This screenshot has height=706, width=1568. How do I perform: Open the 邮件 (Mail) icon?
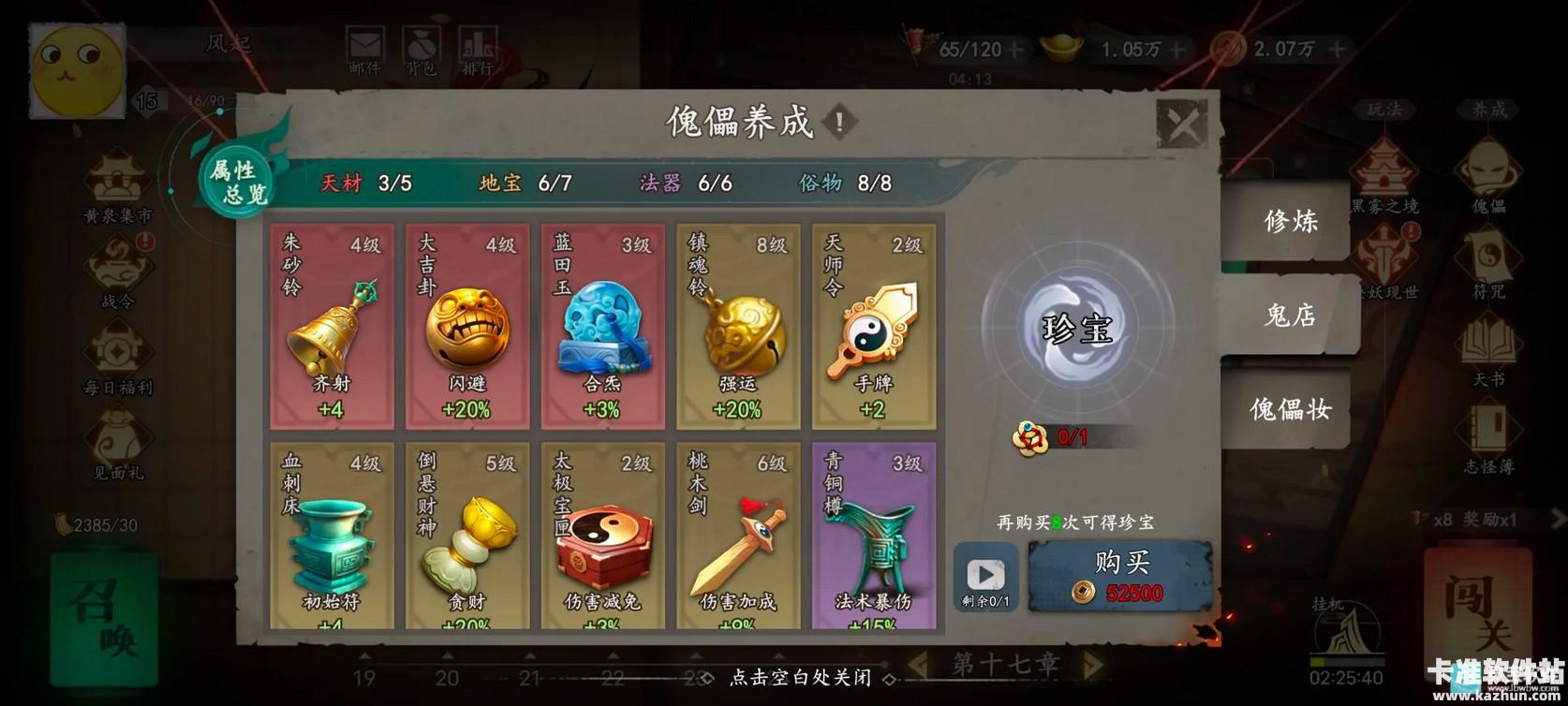pyautogui.click(x=366, y=42)
